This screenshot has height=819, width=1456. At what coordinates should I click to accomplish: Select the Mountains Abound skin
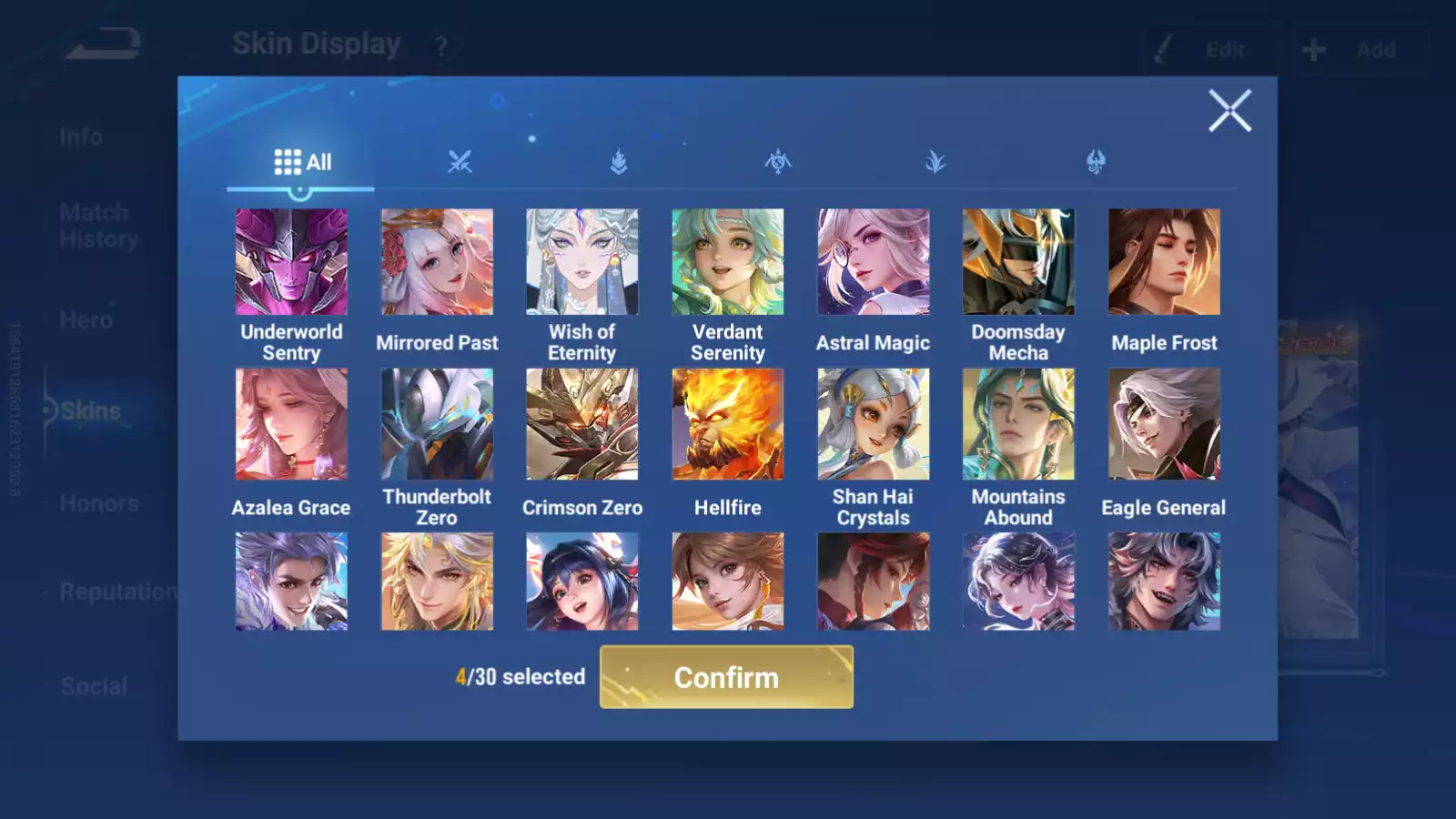click(x=1018, y=424)
